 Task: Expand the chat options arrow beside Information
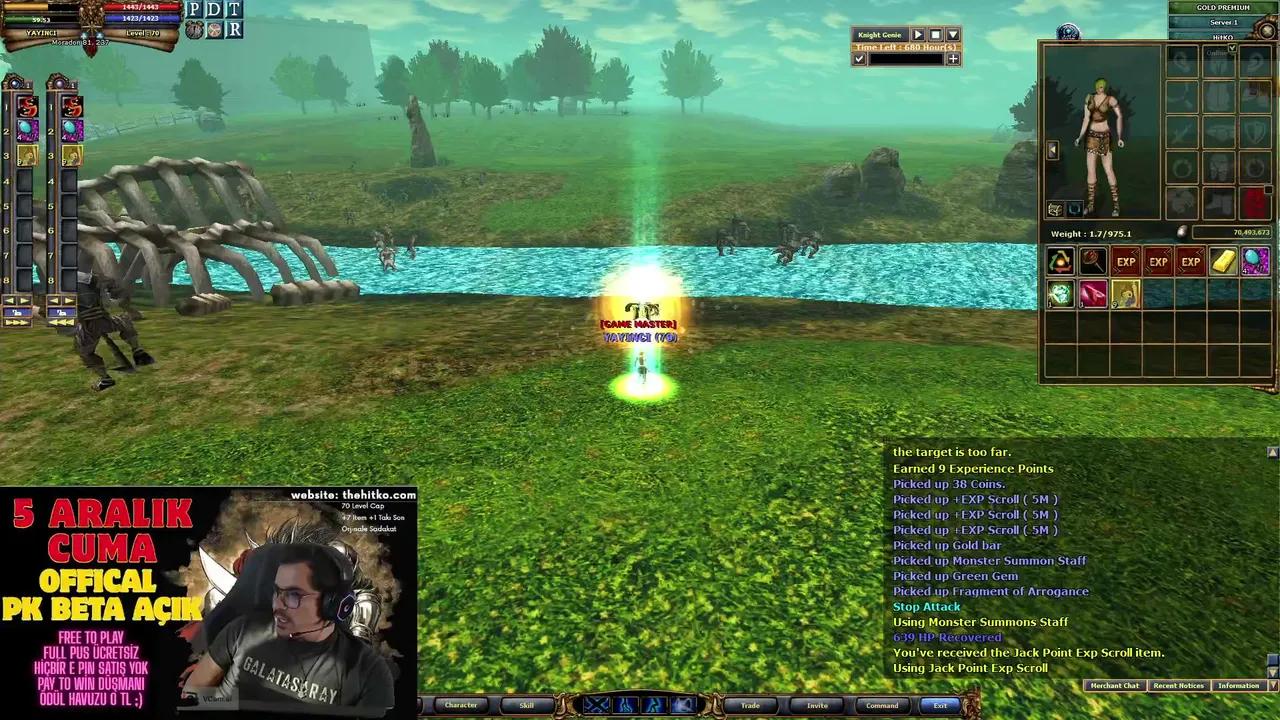point(1271,686)
